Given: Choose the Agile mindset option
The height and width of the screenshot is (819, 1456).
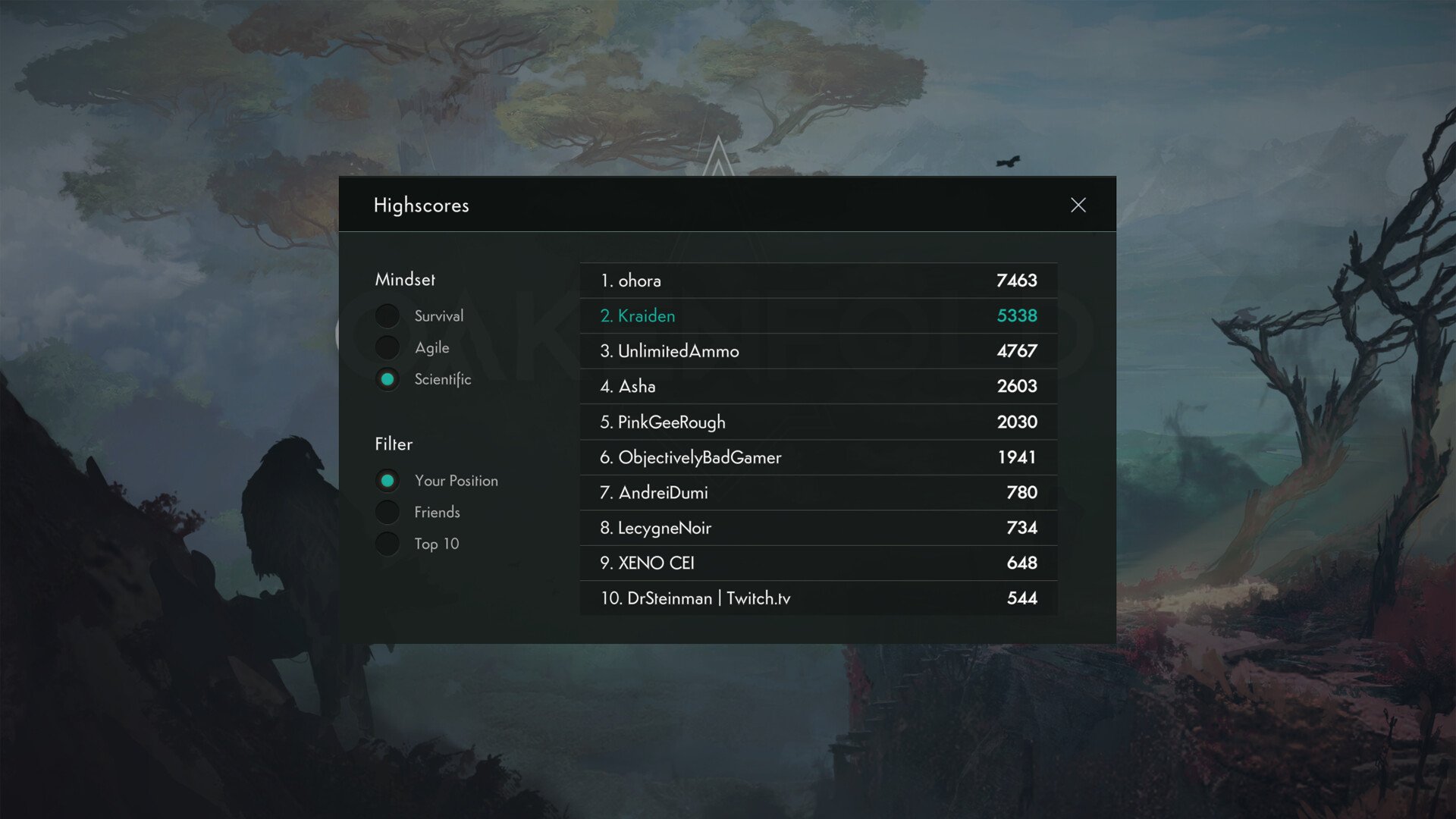Looking at the screenshot, I should click(388, 347).
